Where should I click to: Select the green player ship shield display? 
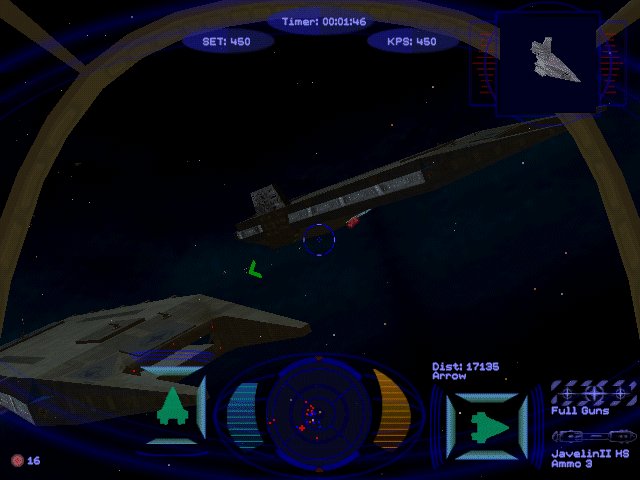pyautogui.click(x=173, y=407)
